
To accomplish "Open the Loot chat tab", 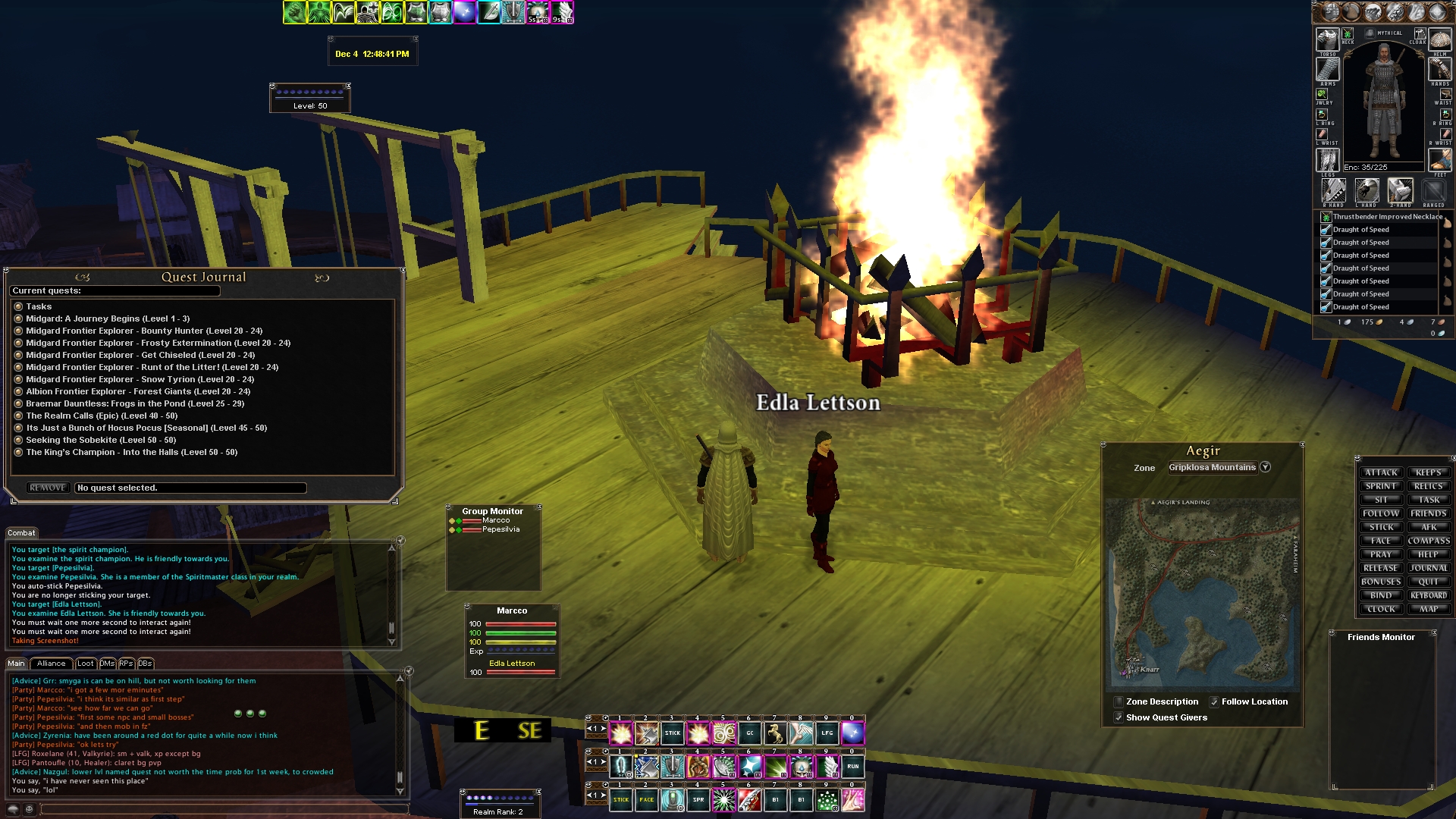I will click(86, 664).
